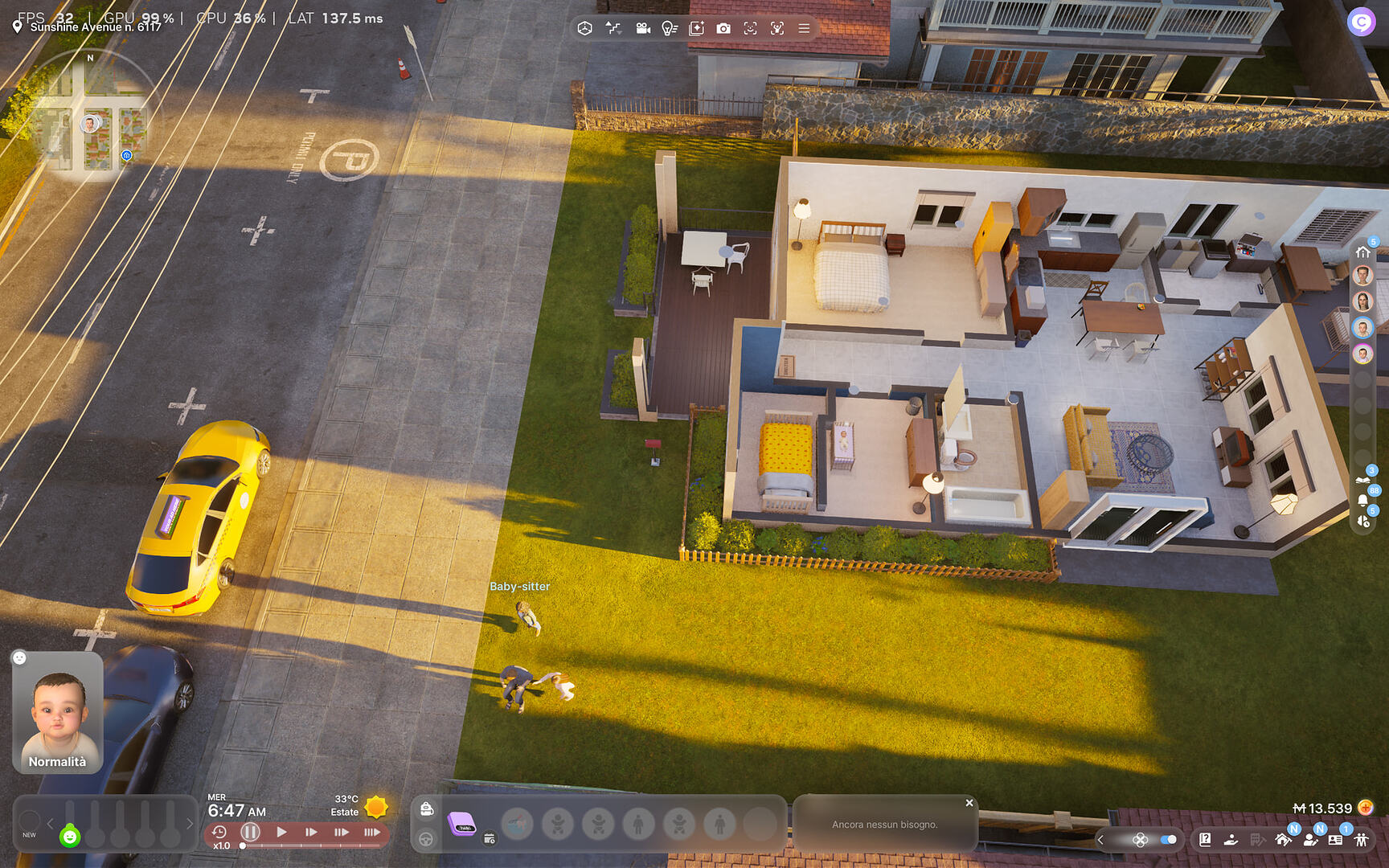The width and height of the screenshot is (1389, 868).
Task: Activate the video recording mode icon
Action: 643,28
